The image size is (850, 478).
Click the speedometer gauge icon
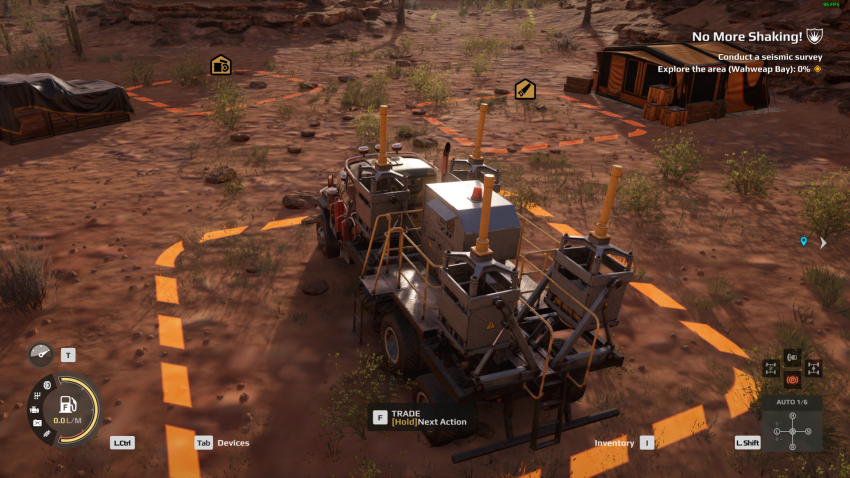coord(41,354)
